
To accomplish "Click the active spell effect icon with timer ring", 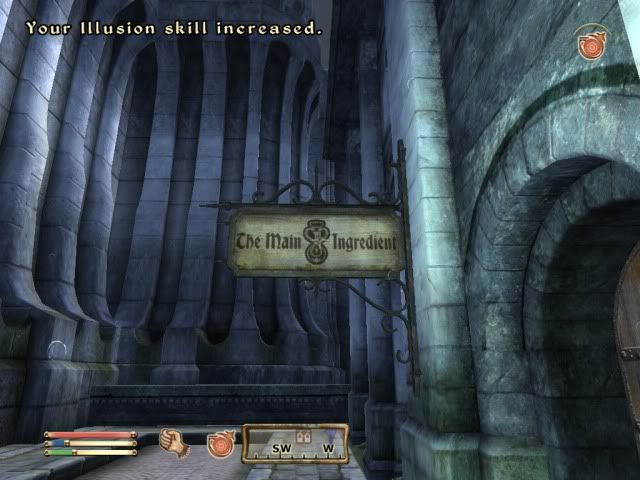I will (592, 45).
